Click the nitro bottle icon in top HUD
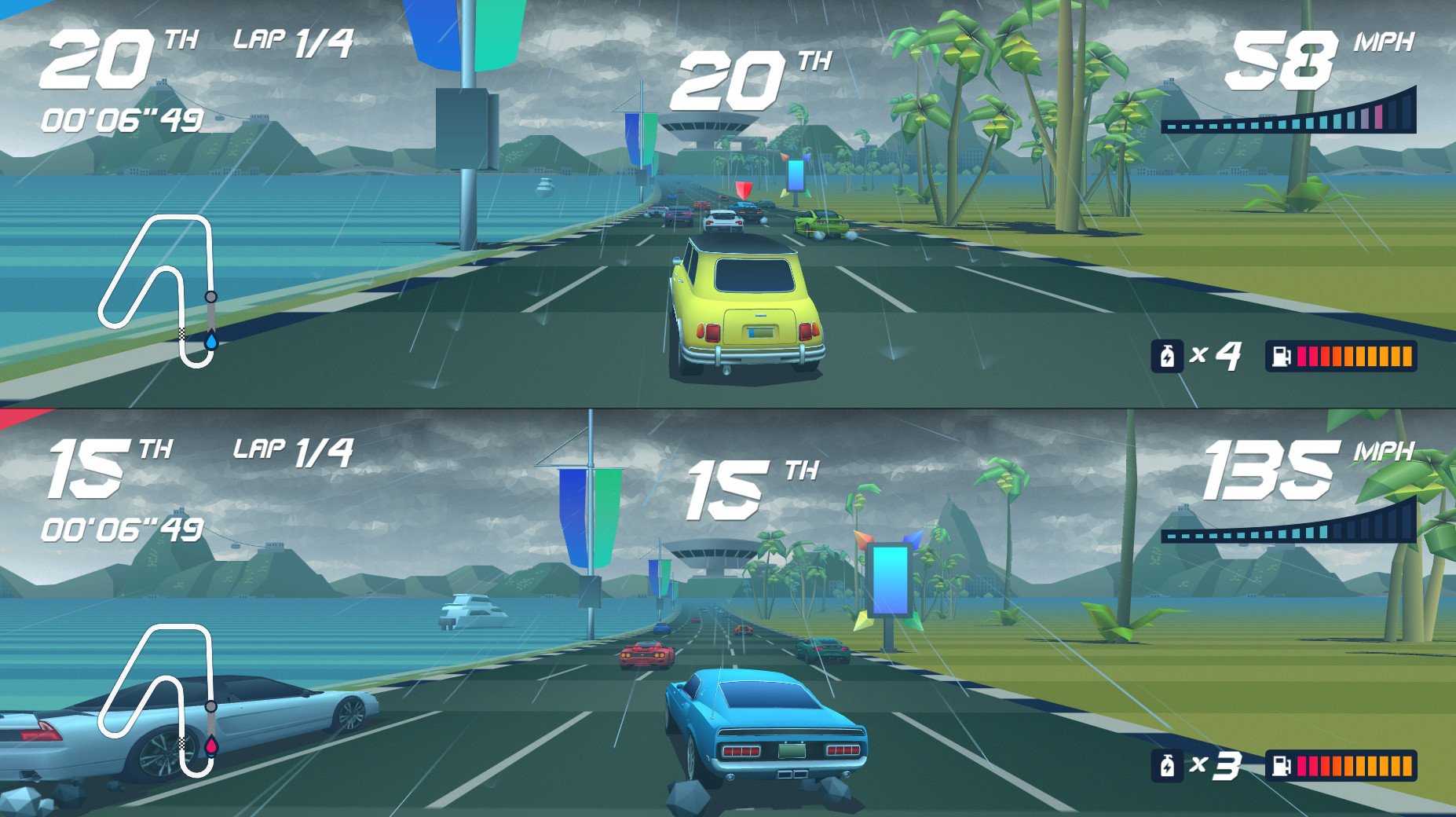 tap(1169, 357)
